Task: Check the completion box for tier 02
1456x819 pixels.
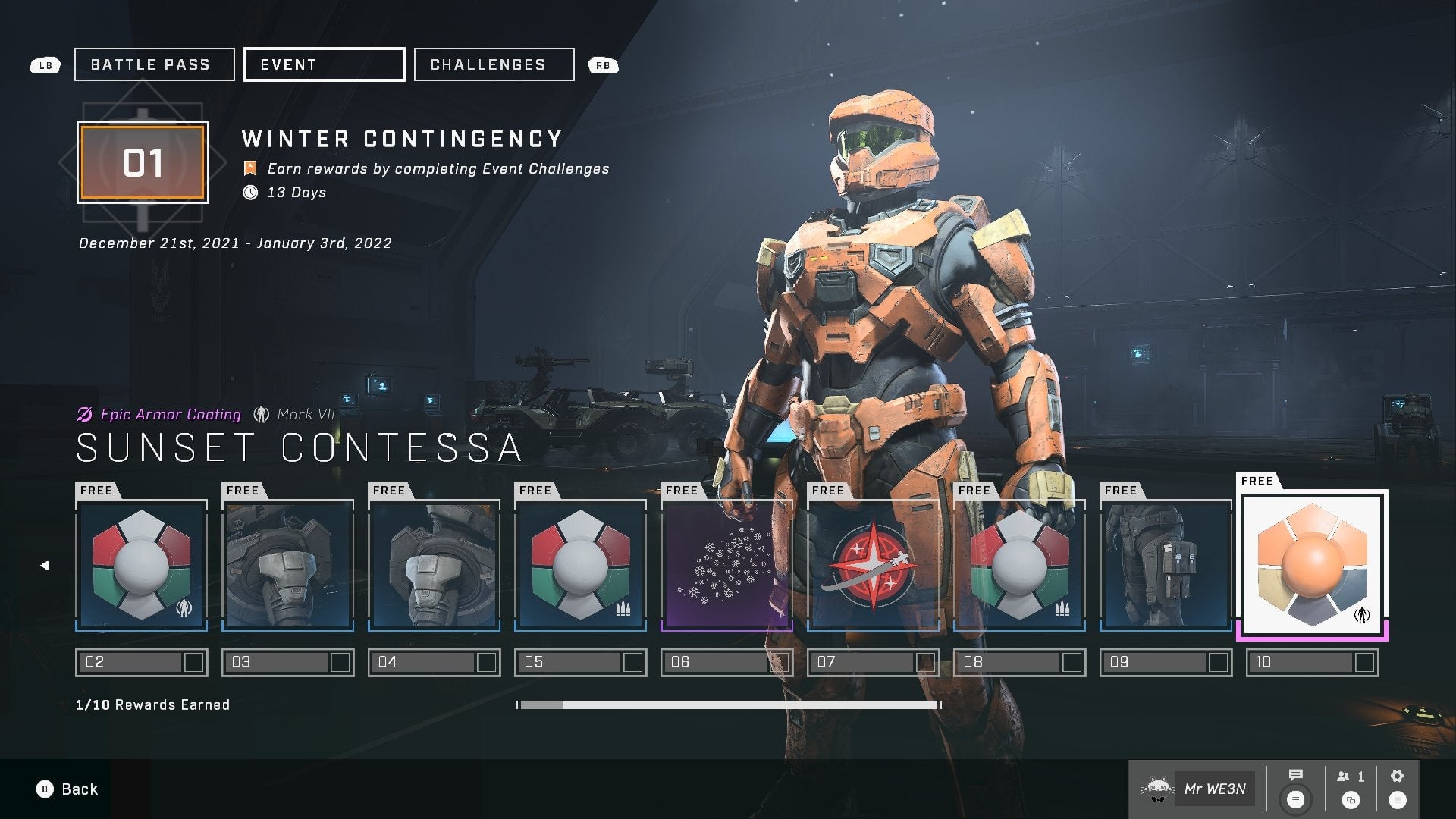Action: coord(193,661)
